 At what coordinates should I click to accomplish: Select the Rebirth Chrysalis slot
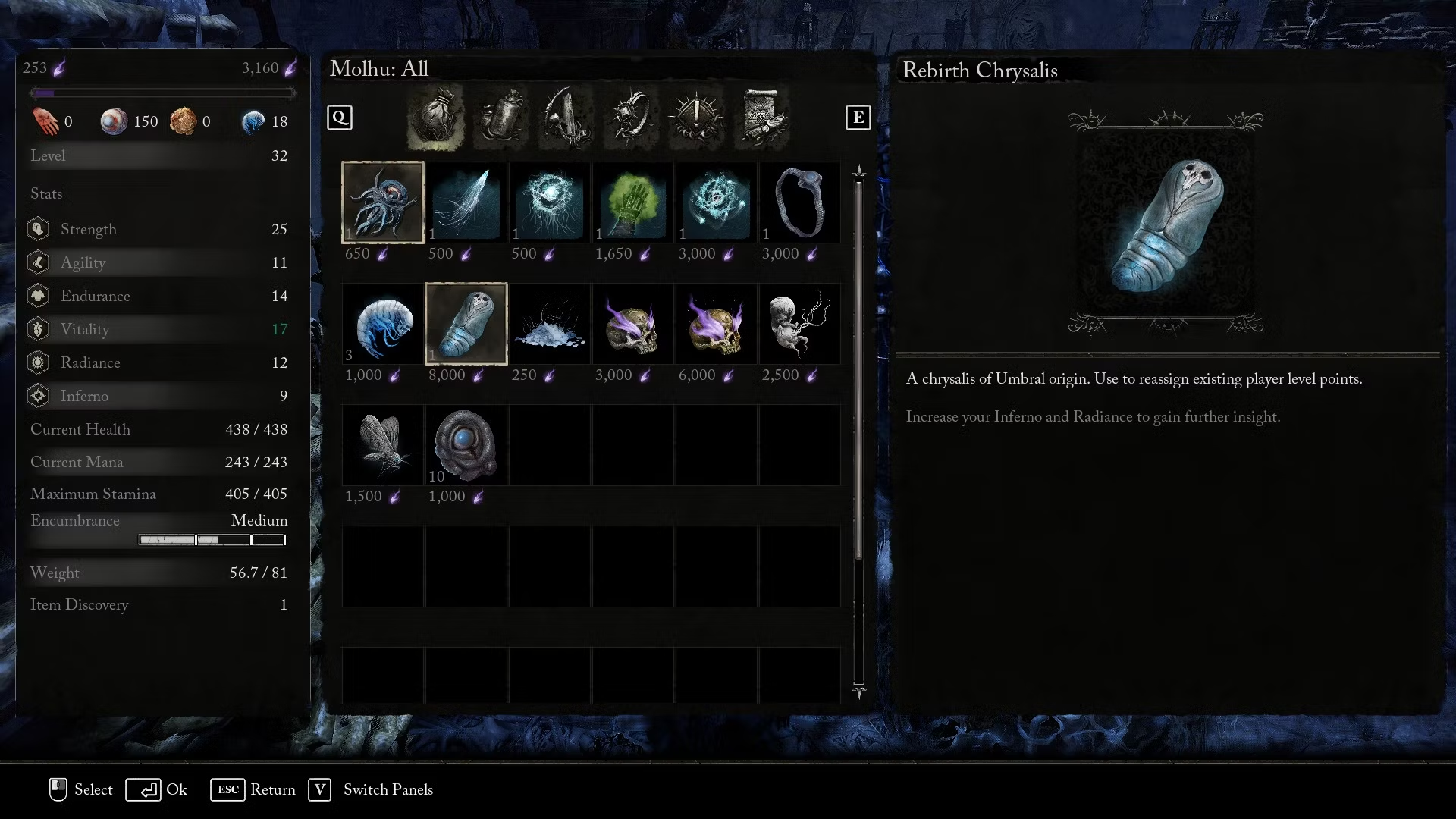(466, 324)
